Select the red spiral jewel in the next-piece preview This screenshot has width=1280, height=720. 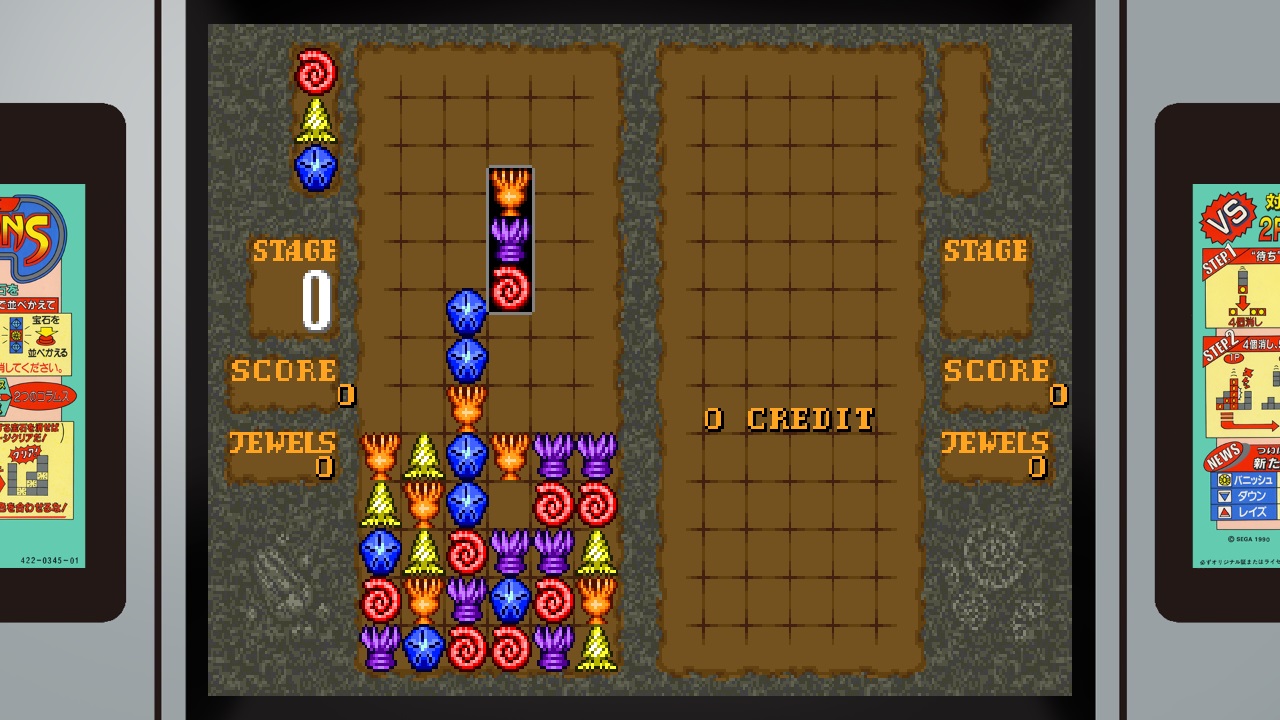[316, 71]
